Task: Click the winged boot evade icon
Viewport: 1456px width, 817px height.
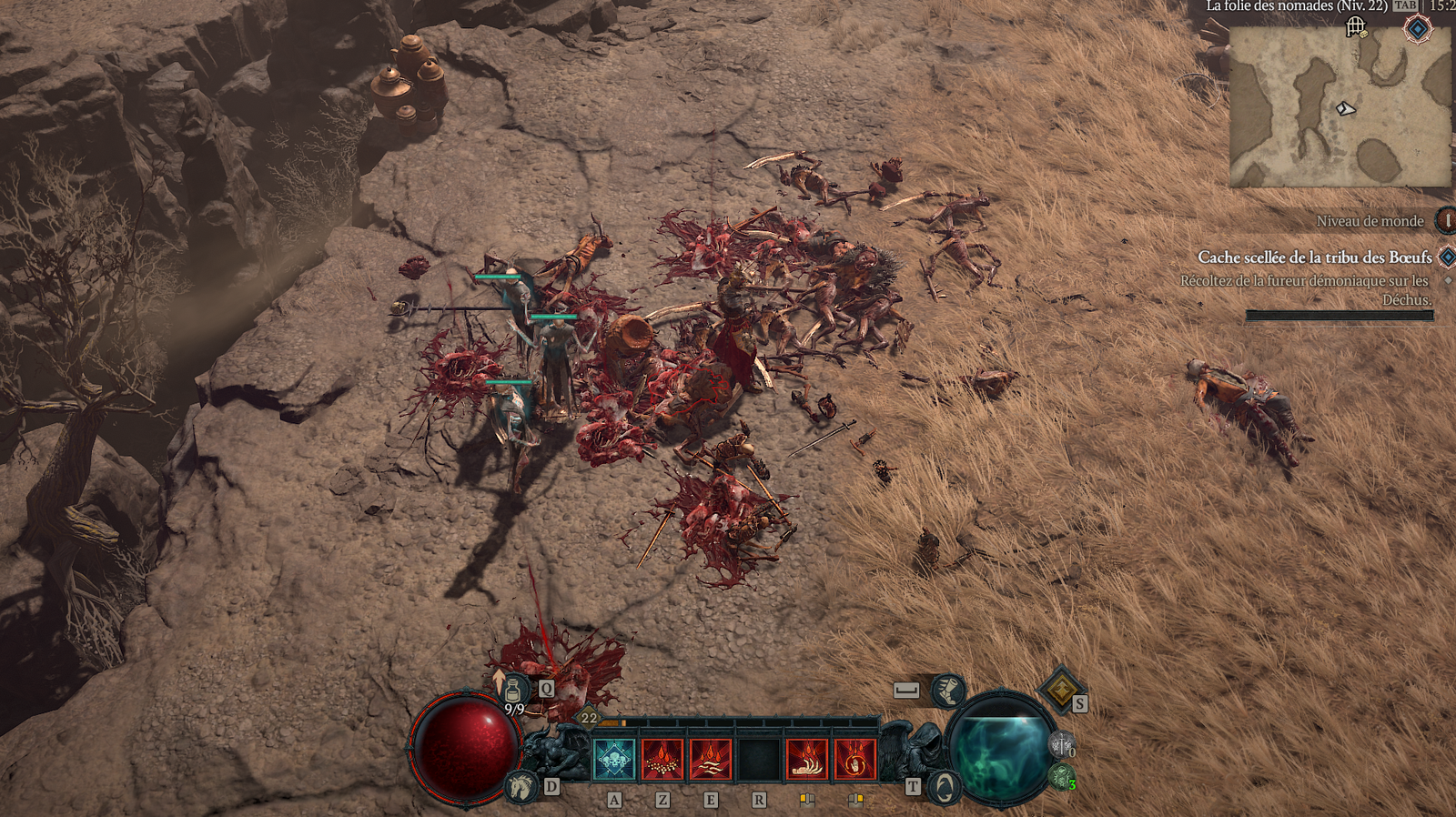Action: pos(948,691)
